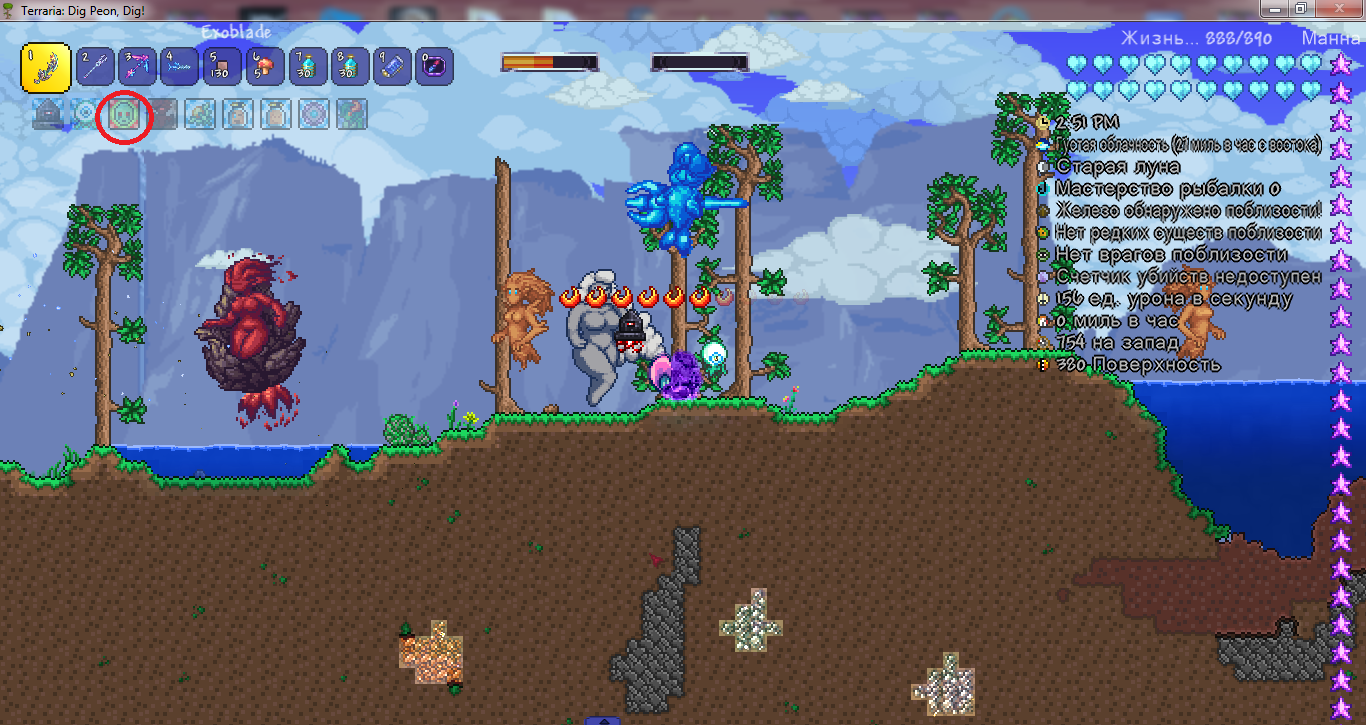This screenshot has width=1366, height=725.
Task: Use a mana potion from hotbar slot 8
Action: [349, 65]
